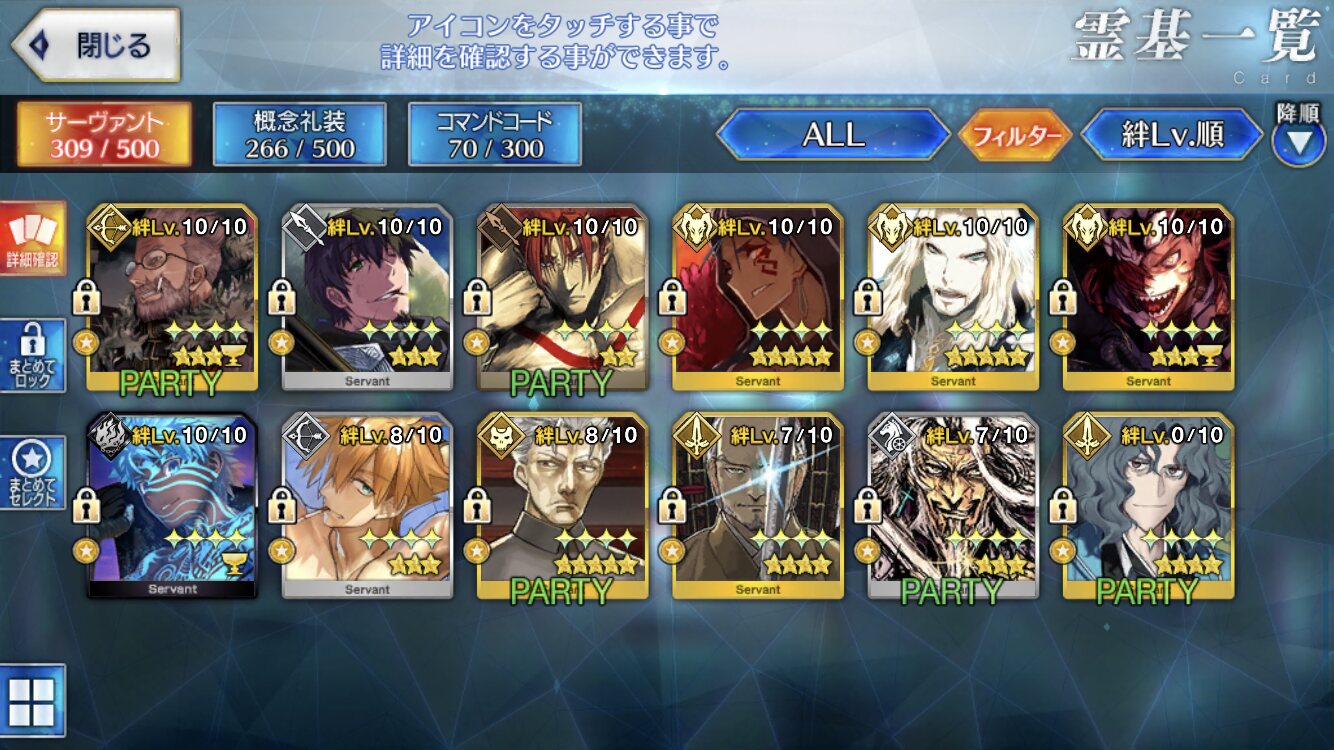This screenshot has width=1334, height=750.
Task: Select the orange-haired archer servant card
Action: 367,506
